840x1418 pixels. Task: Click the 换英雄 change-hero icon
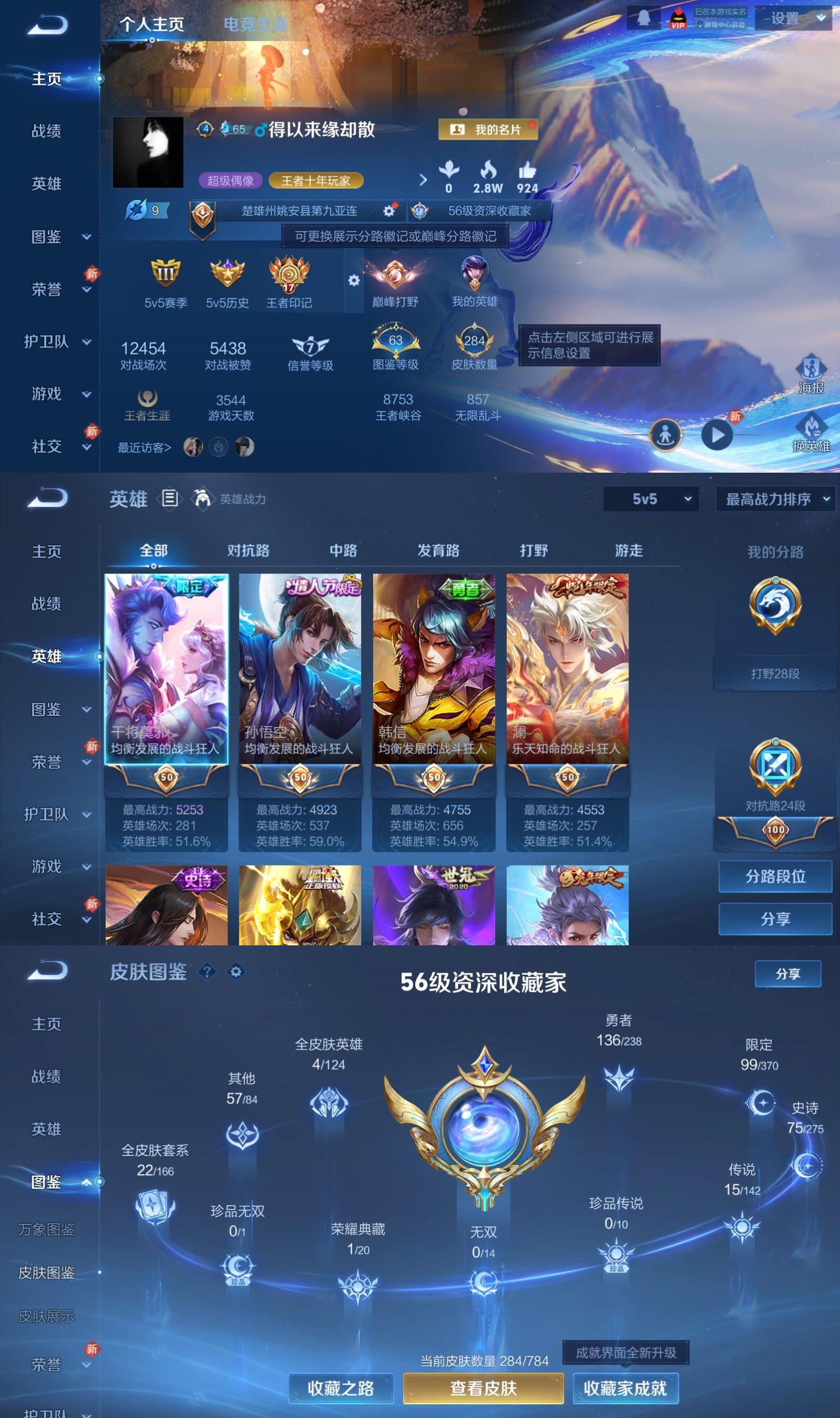(812, 432)
